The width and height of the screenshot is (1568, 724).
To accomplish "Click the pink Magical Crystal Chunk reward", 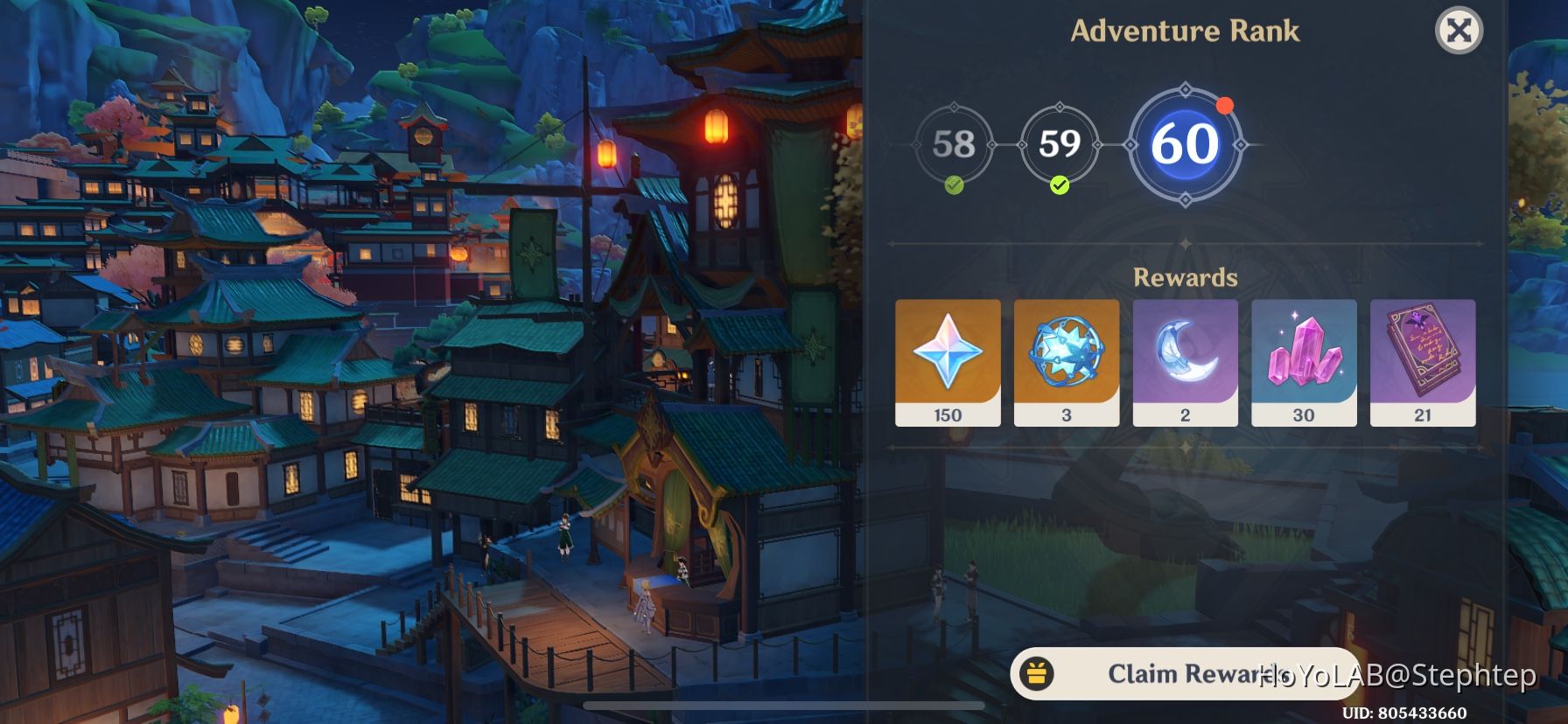I will click(1305, 352).
